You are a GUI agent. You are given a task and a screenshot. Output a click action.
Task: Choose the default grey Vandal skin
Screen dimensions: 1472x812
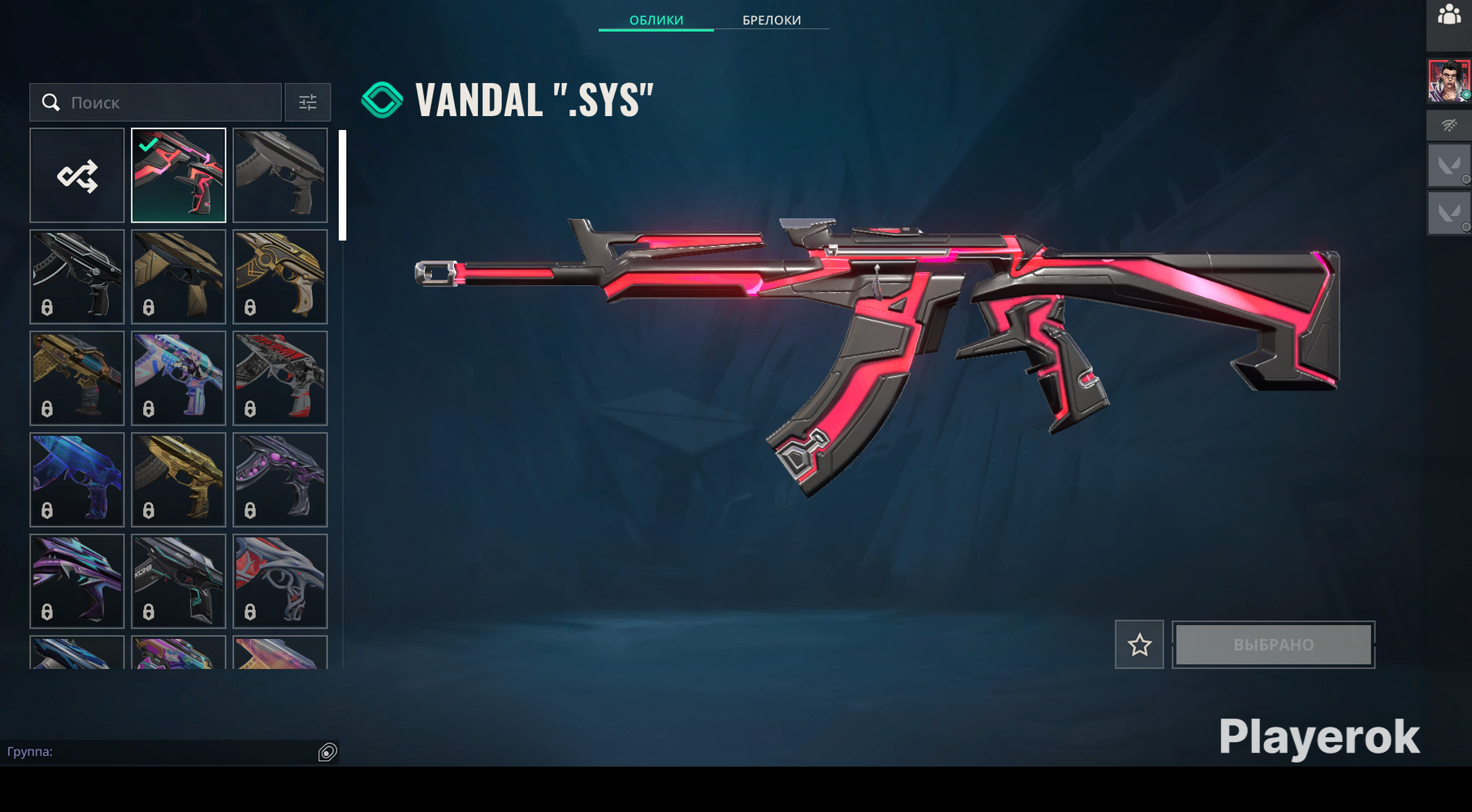point(280,175)
